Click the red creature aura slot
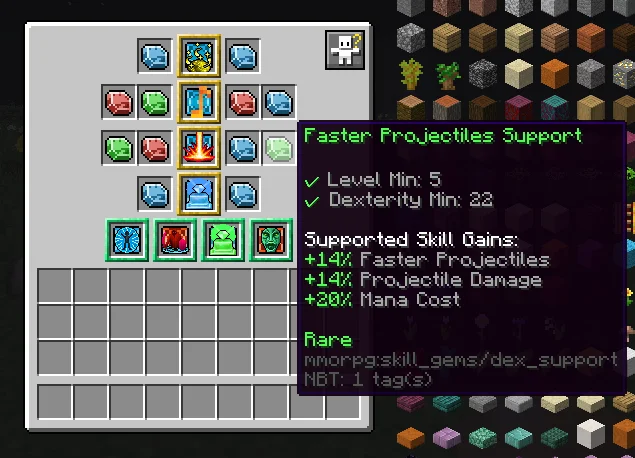 [x=175, y=240]
